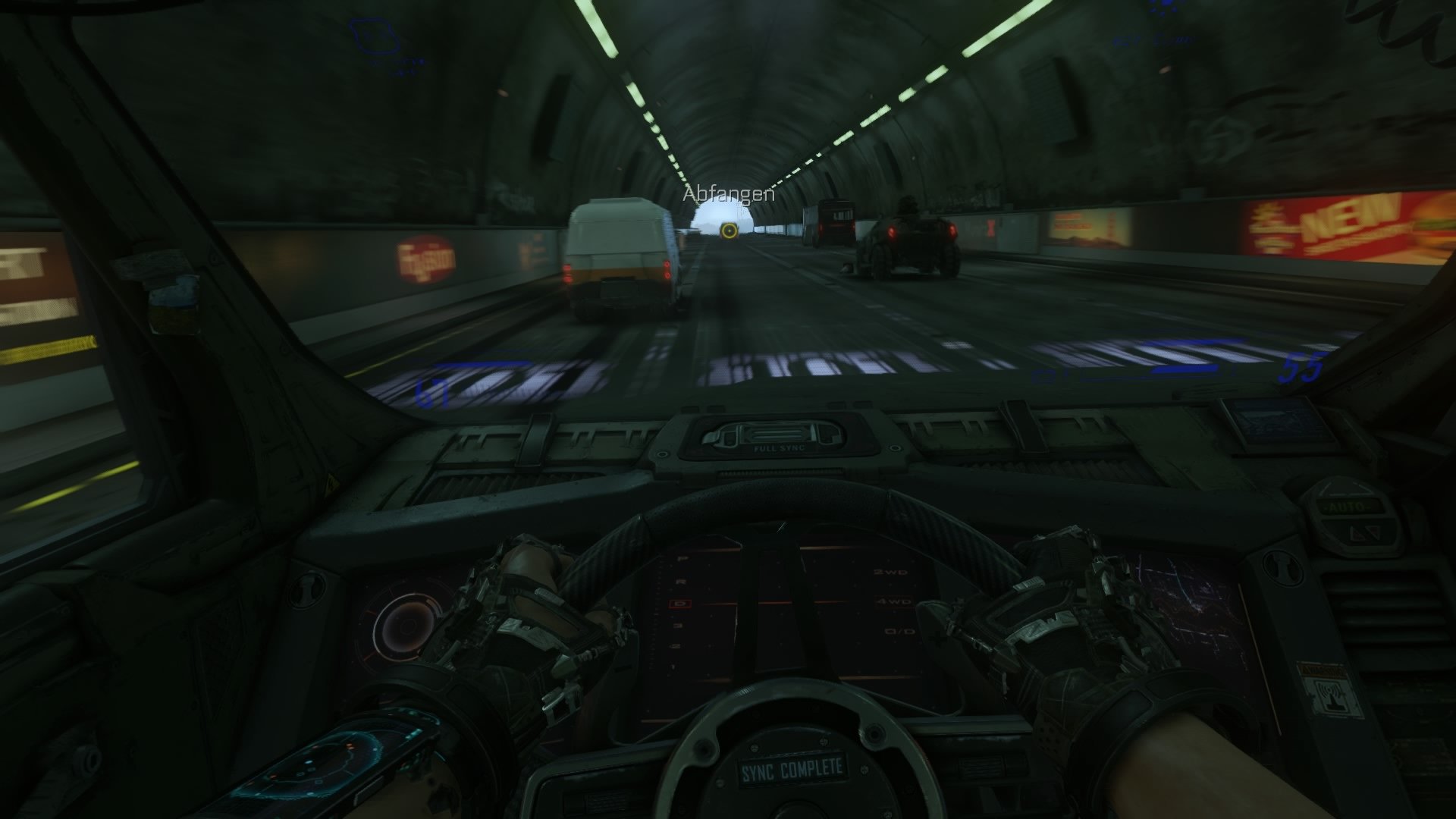Click the P gear option on the shifter display

click(682, 557)
